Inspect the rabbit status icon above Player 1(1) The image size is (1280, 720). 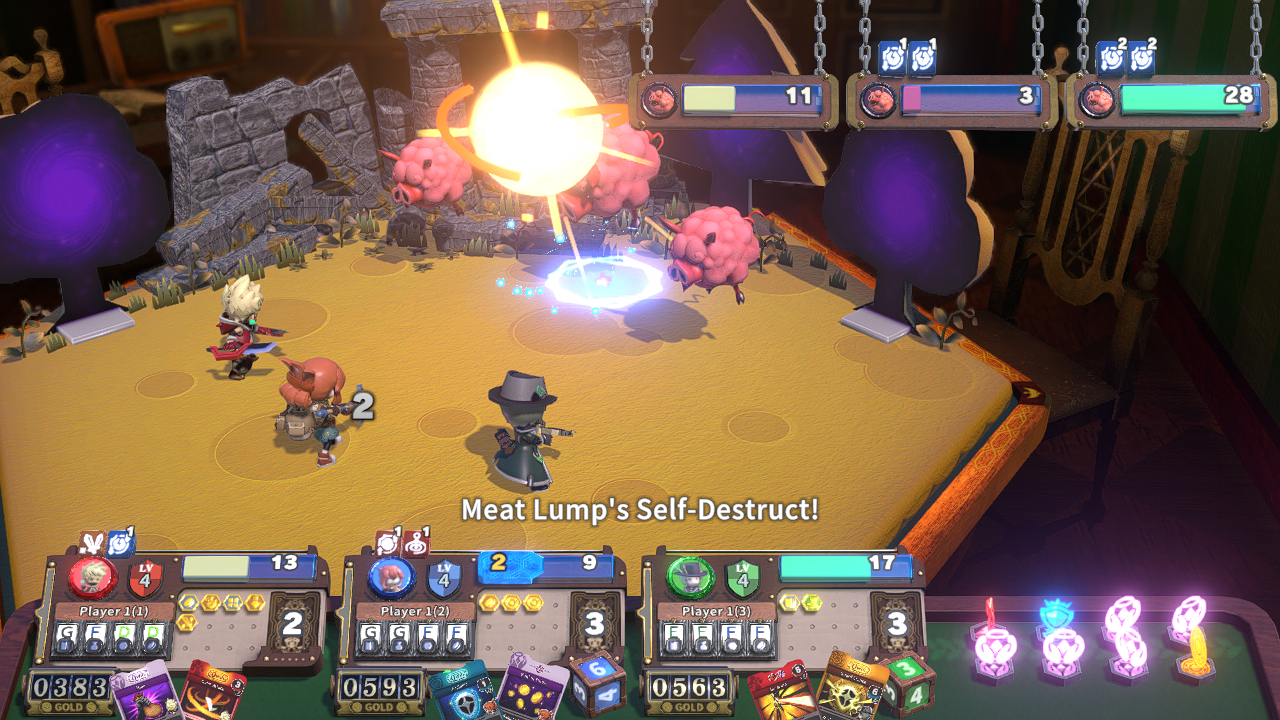tap(92, 543)
